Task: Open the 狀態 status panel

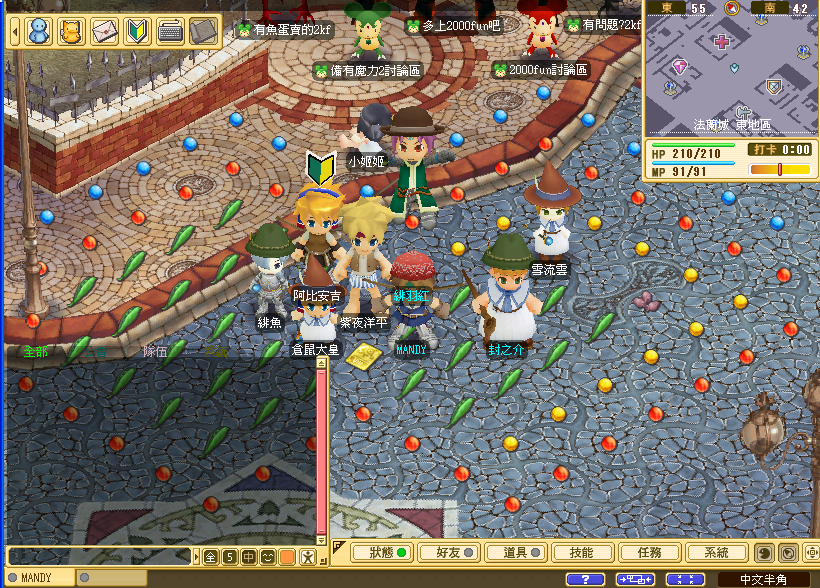Action: pyautogui.click(x=385, y=552)
